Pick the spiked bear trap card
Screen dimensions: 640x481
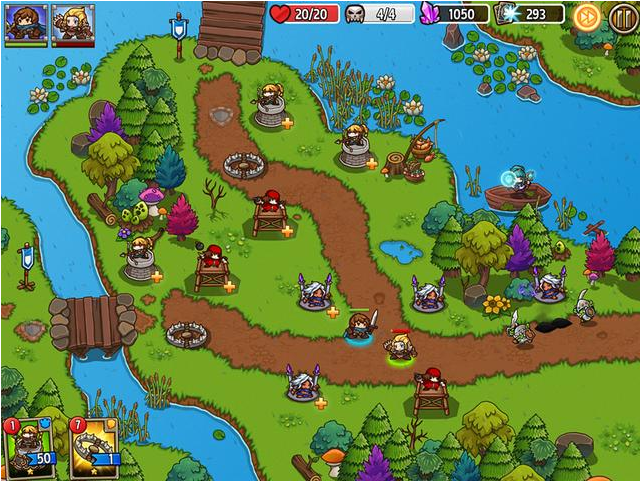[x=95, y=446]
